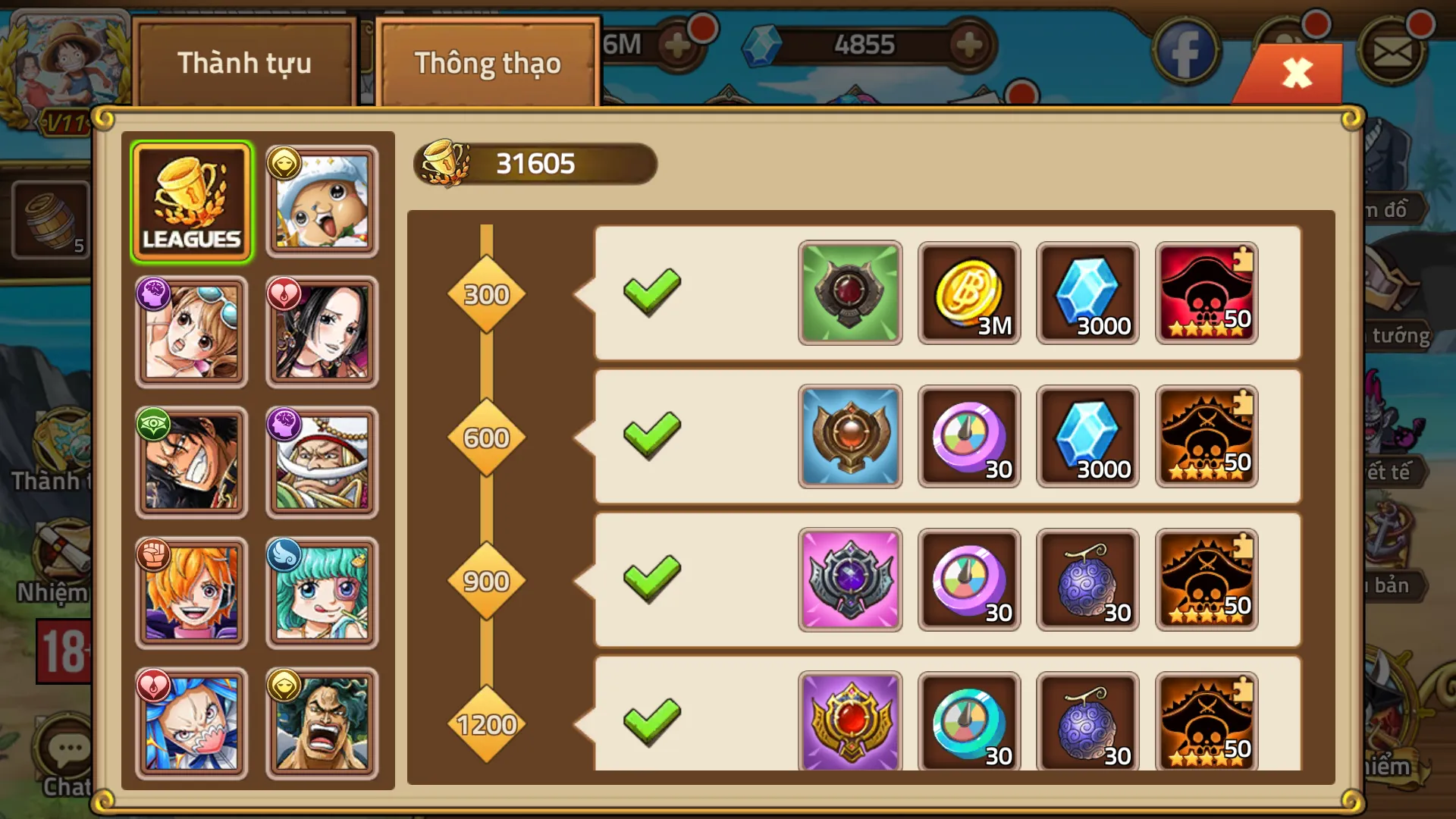Select the LEAGUES trophy category

tap(191, 199)
